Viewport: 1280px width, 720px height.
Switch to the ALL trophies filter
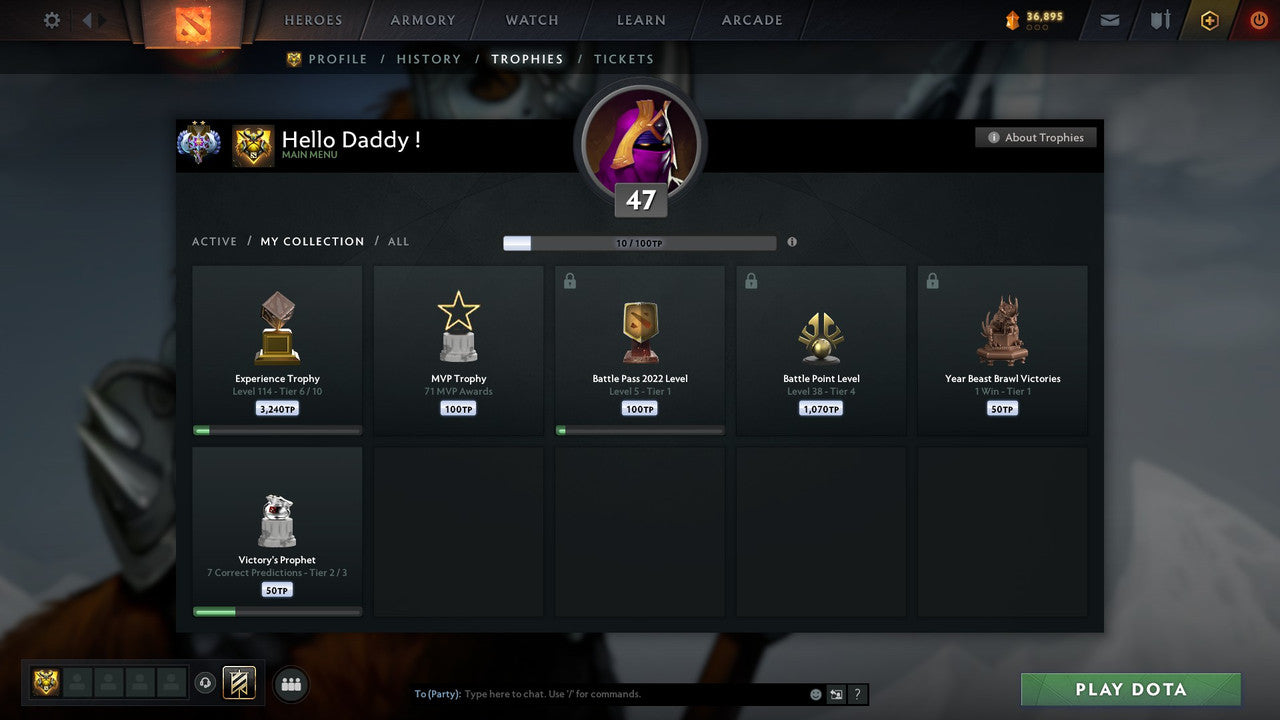click(x=398, y=241)
